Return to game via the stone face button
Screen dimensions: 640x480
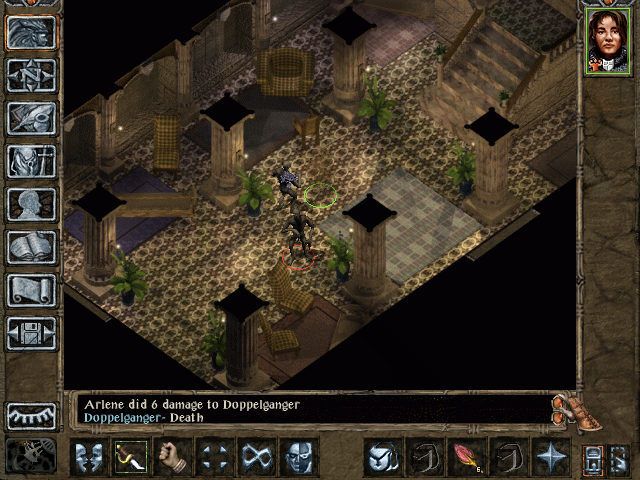tap(31, 34)
